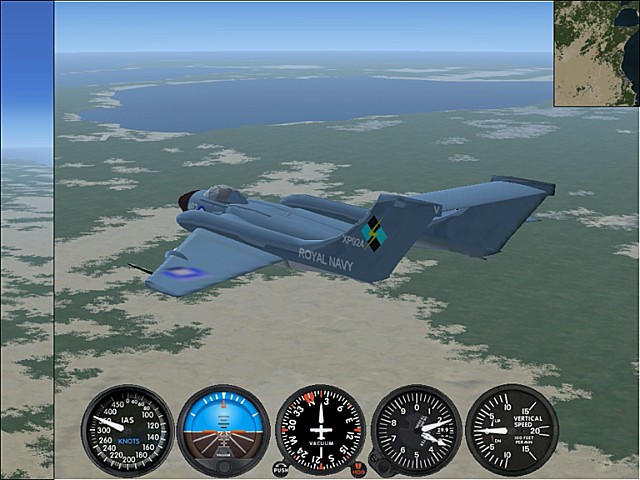Click the attitude indicator's adjustment knob
Screen dimensions: 640x480
pos(224,467)
